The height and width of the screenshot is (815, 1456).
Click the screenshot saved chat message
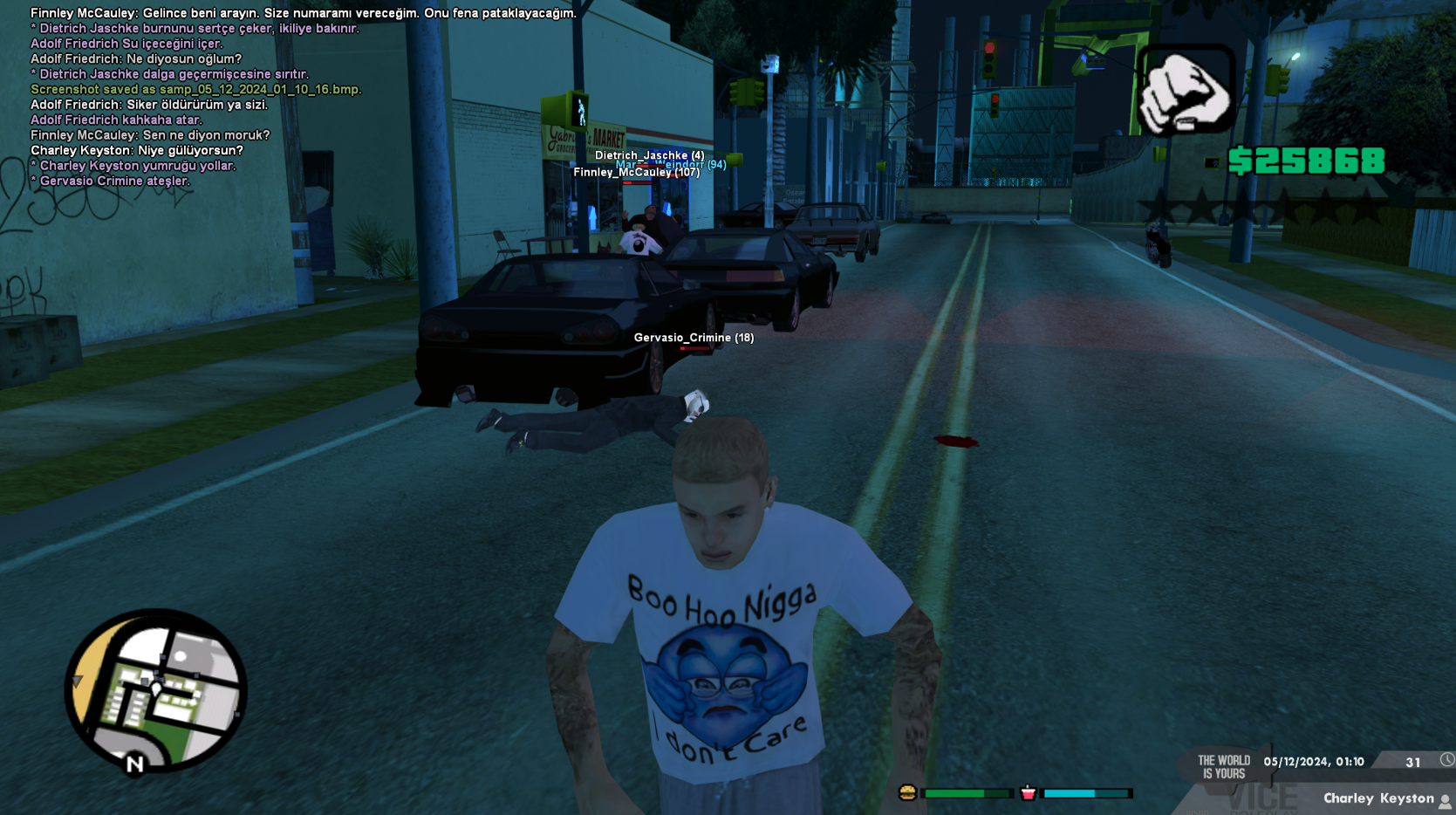195,89
